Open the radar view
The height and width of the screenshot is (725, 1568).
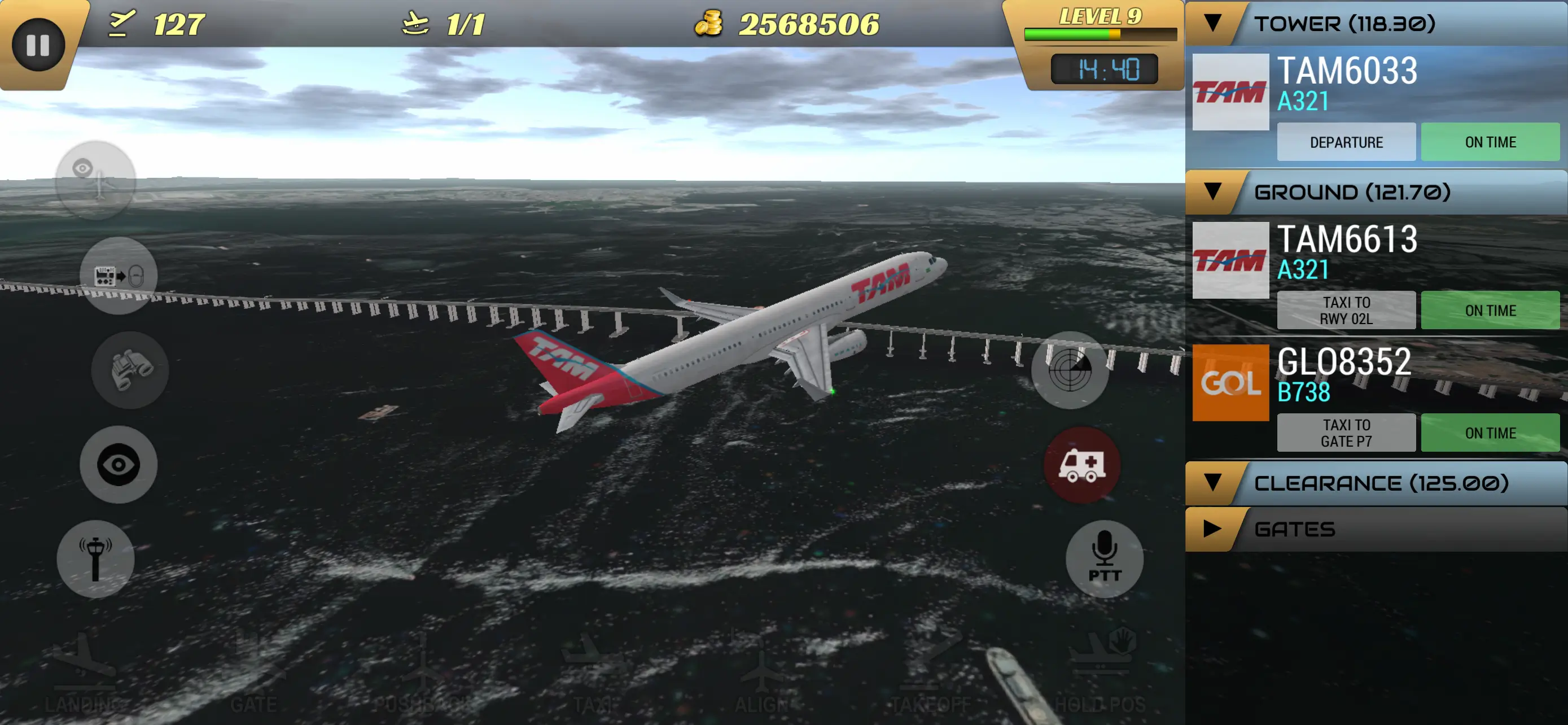coord(1070,370)
